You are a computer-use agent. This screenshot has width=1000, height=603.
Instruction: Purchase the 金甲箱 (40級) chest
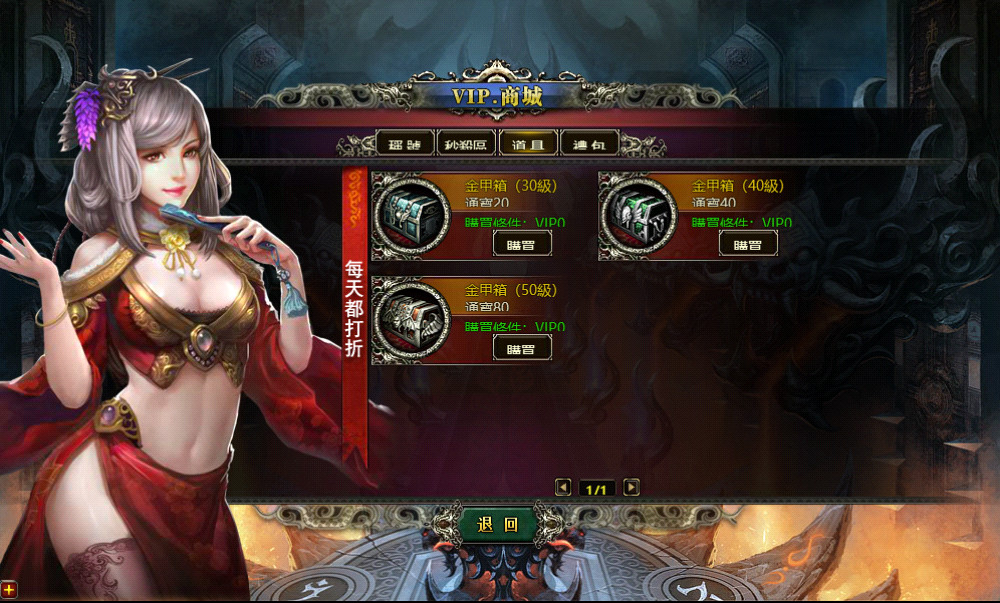[748, 243]
